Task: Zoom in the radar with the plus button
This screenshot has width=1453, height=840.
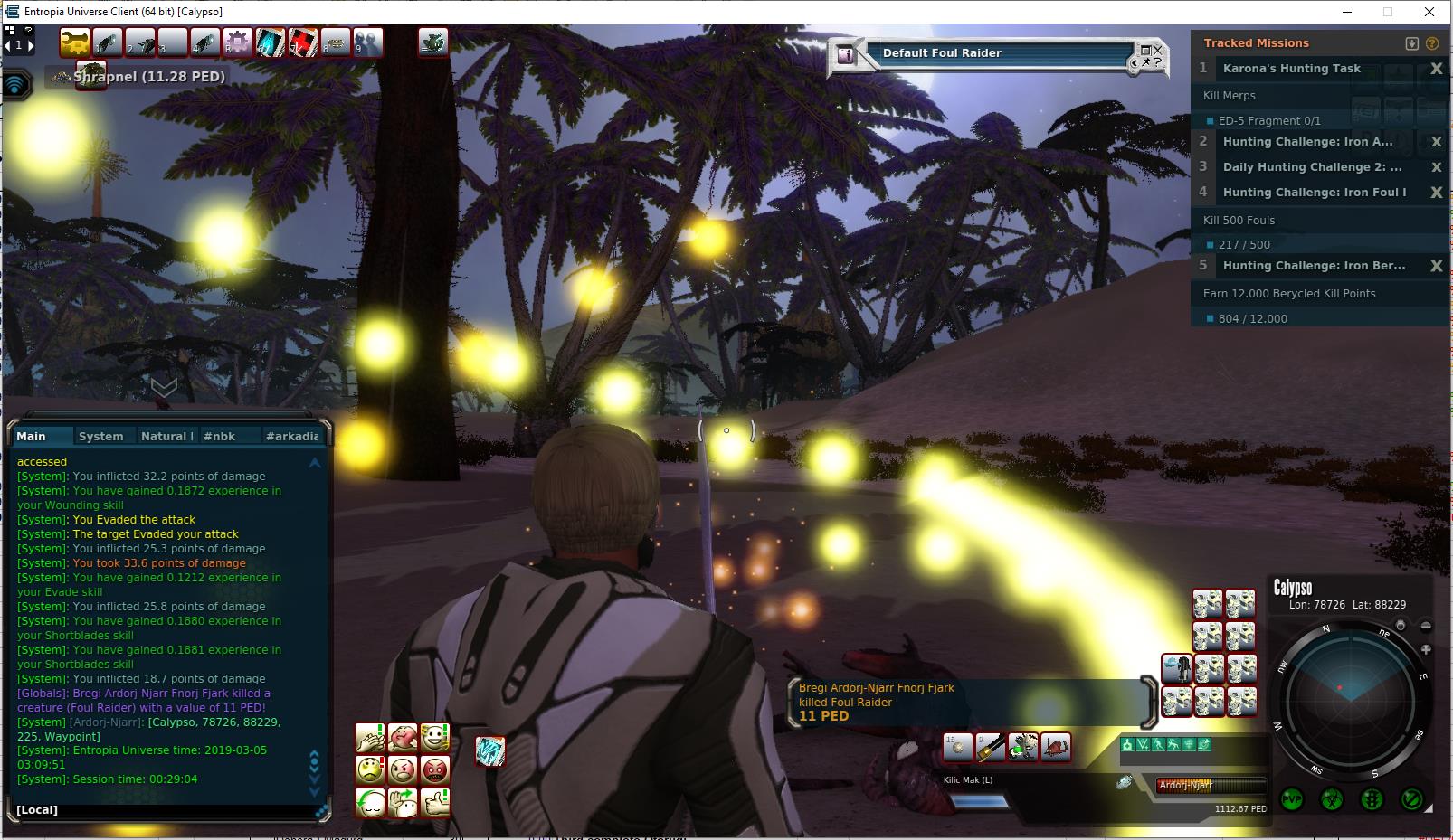Action: click(1426, 649)
